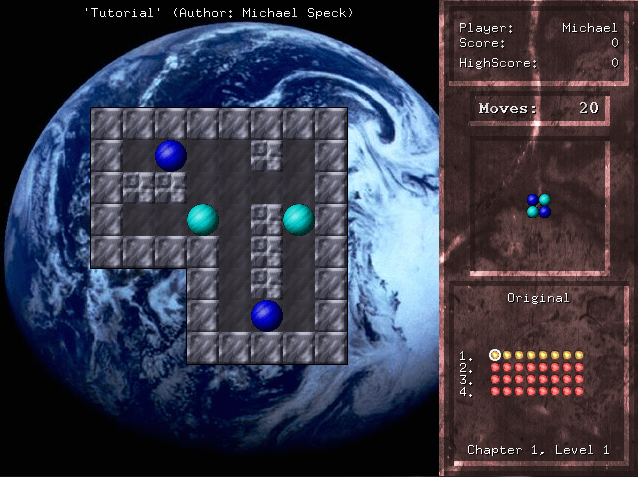
Task: Select the first red level dot in chapter 2
Action: coord(495,367)
